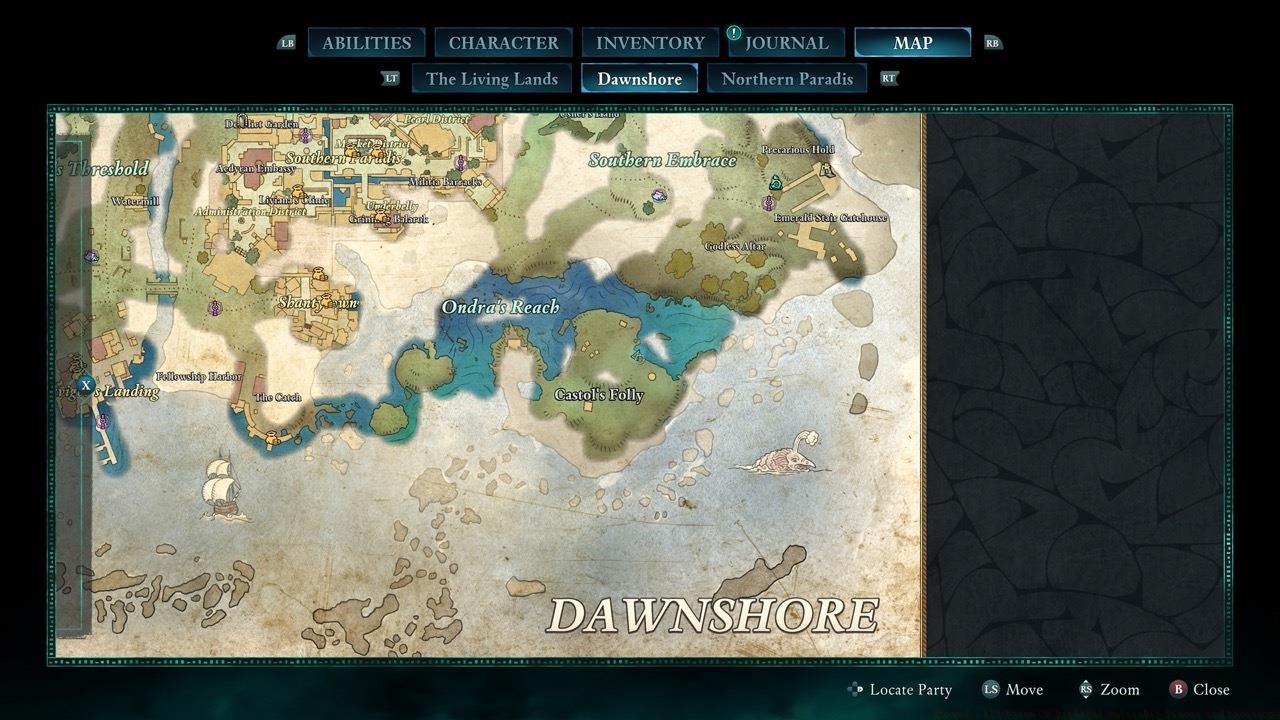This screenshot has width=1280, height=720.
Task: Open the ABILITIES menu
Action: 366,42
